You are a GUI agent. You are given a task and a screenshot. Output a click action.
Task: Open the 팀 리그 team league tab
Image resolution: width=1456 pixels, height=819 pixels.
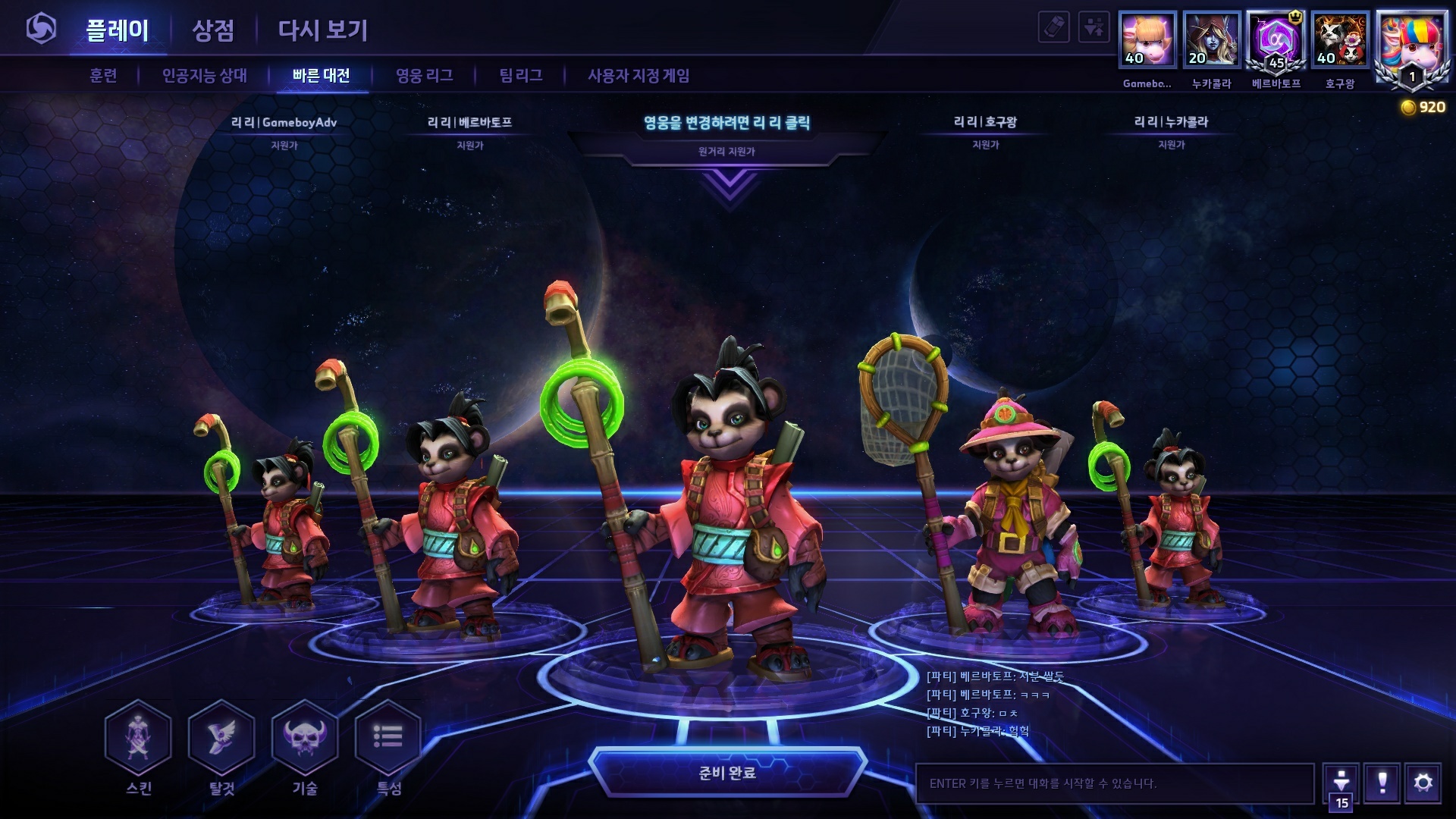point(521,76)
